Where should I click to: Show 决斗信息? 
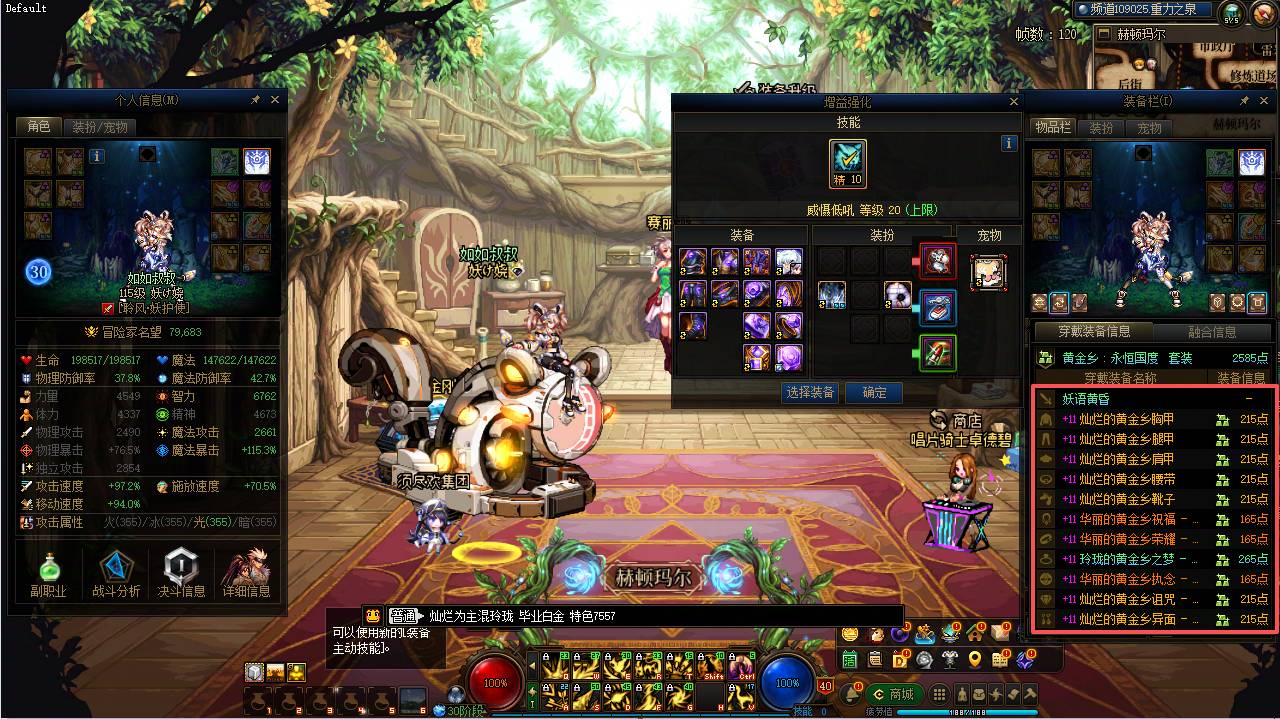click(x=181, y=575)
